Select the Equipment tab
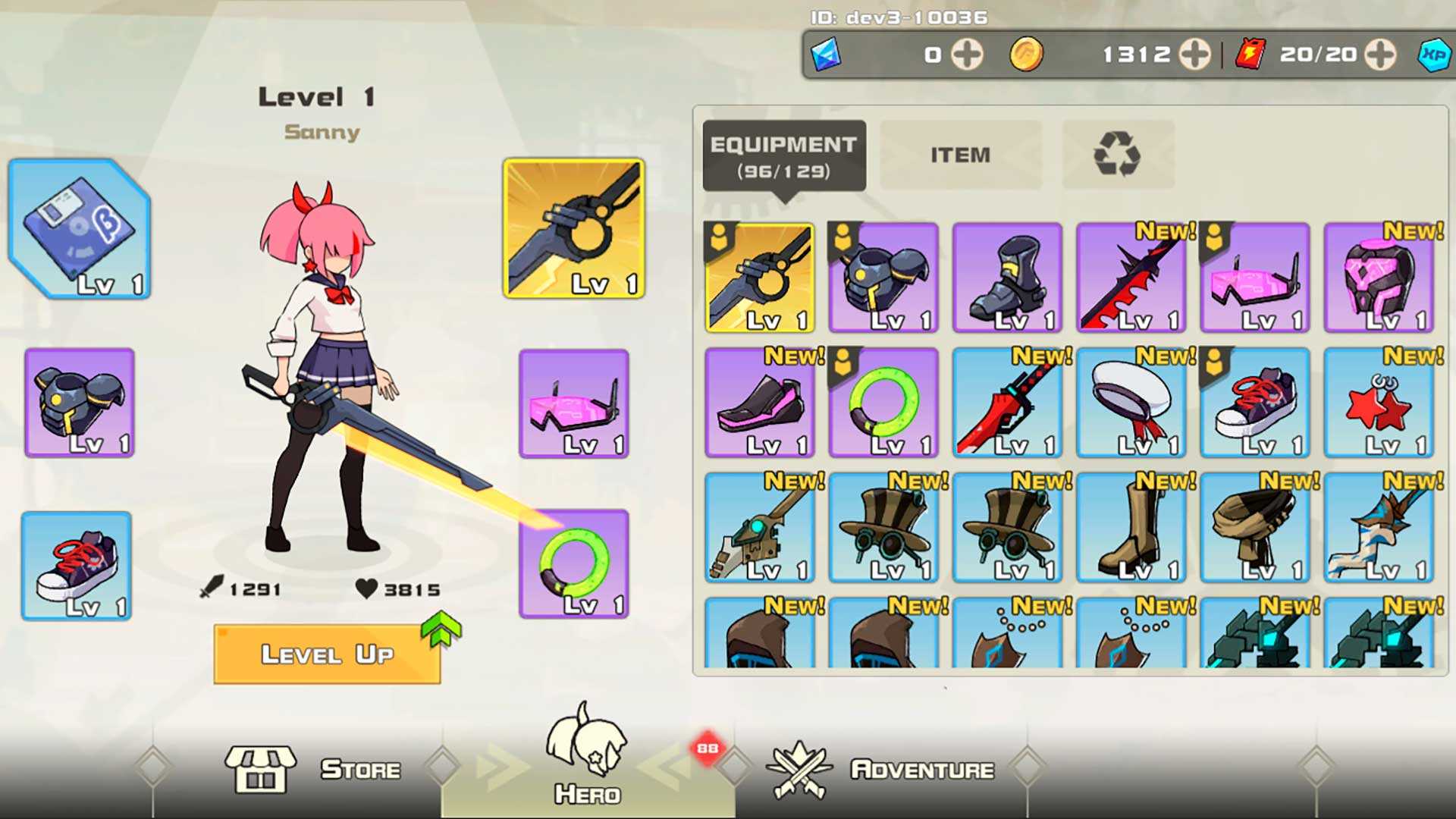Screen dimensions: 1456x819 [783, 155]
